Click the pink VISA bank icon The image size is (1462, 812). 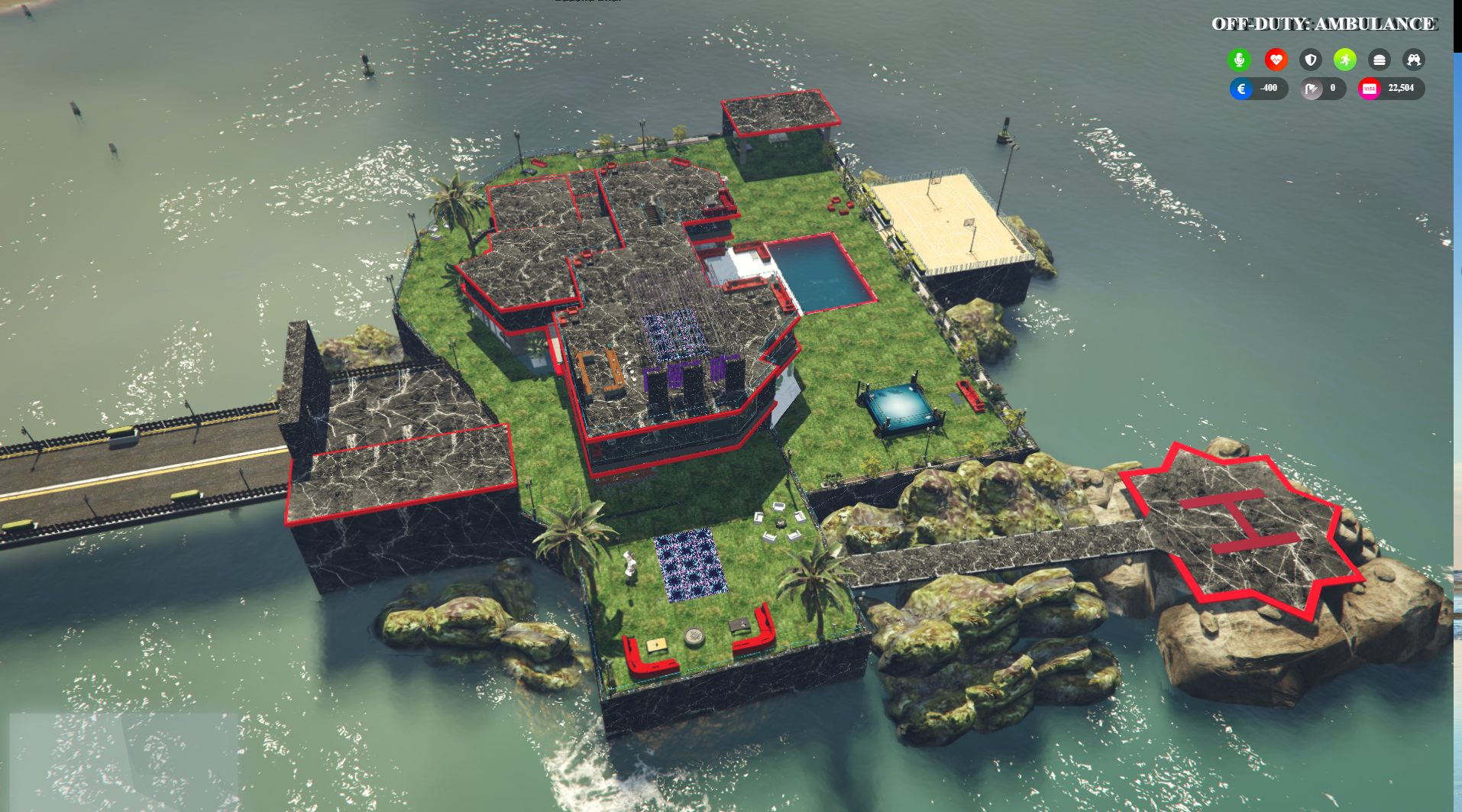[x=1370, y=89]
